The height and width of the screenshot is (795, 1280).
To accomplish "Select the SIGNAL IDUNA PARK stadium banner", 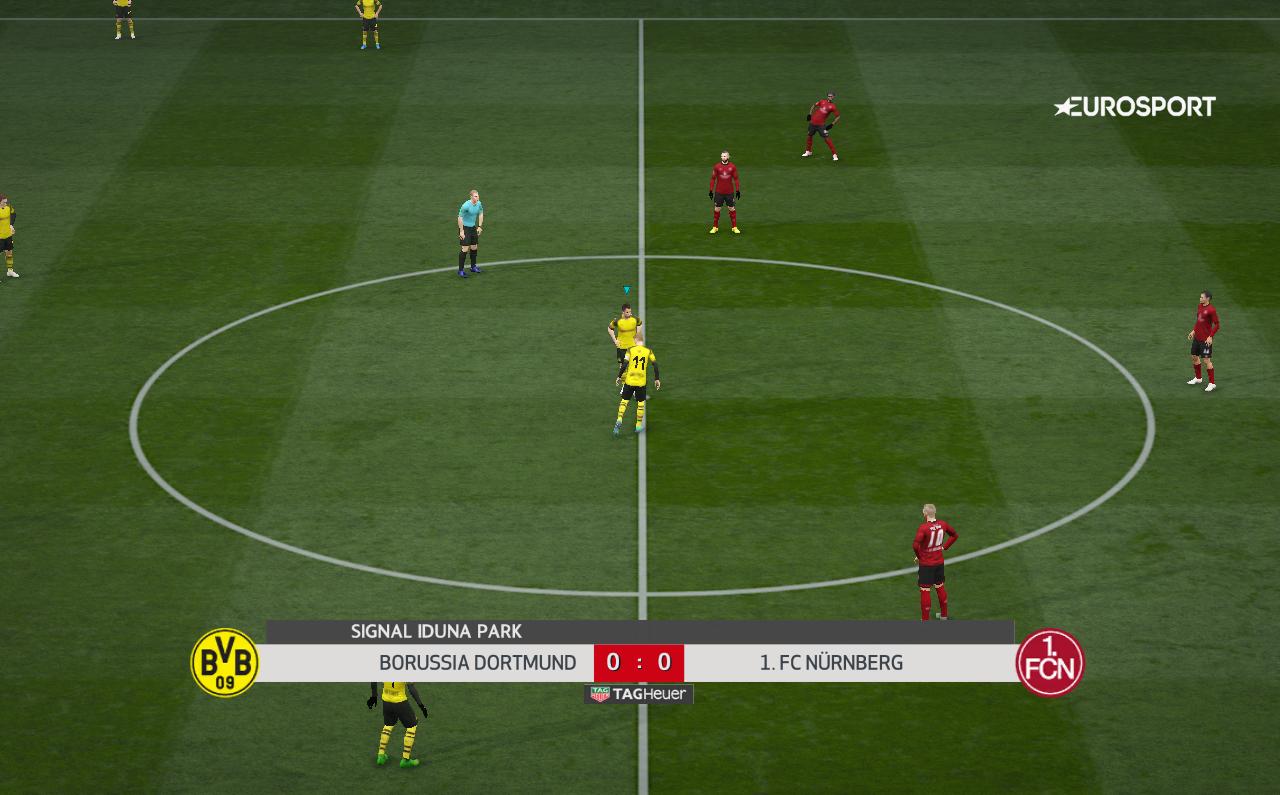I will coord(436,631).
